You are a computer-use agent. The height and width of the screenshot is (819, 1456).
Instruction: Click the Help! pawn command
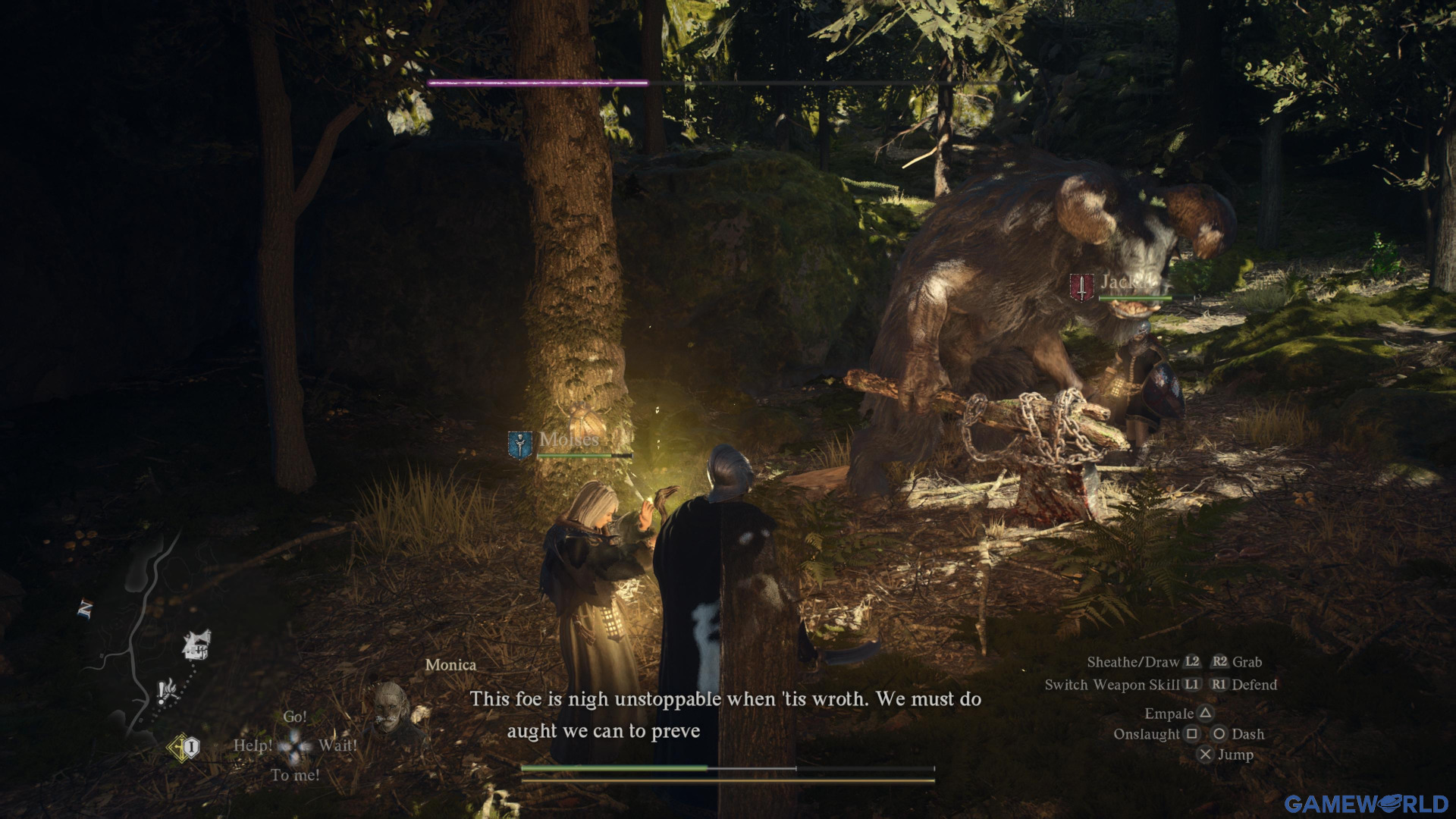tap(254, 746)
